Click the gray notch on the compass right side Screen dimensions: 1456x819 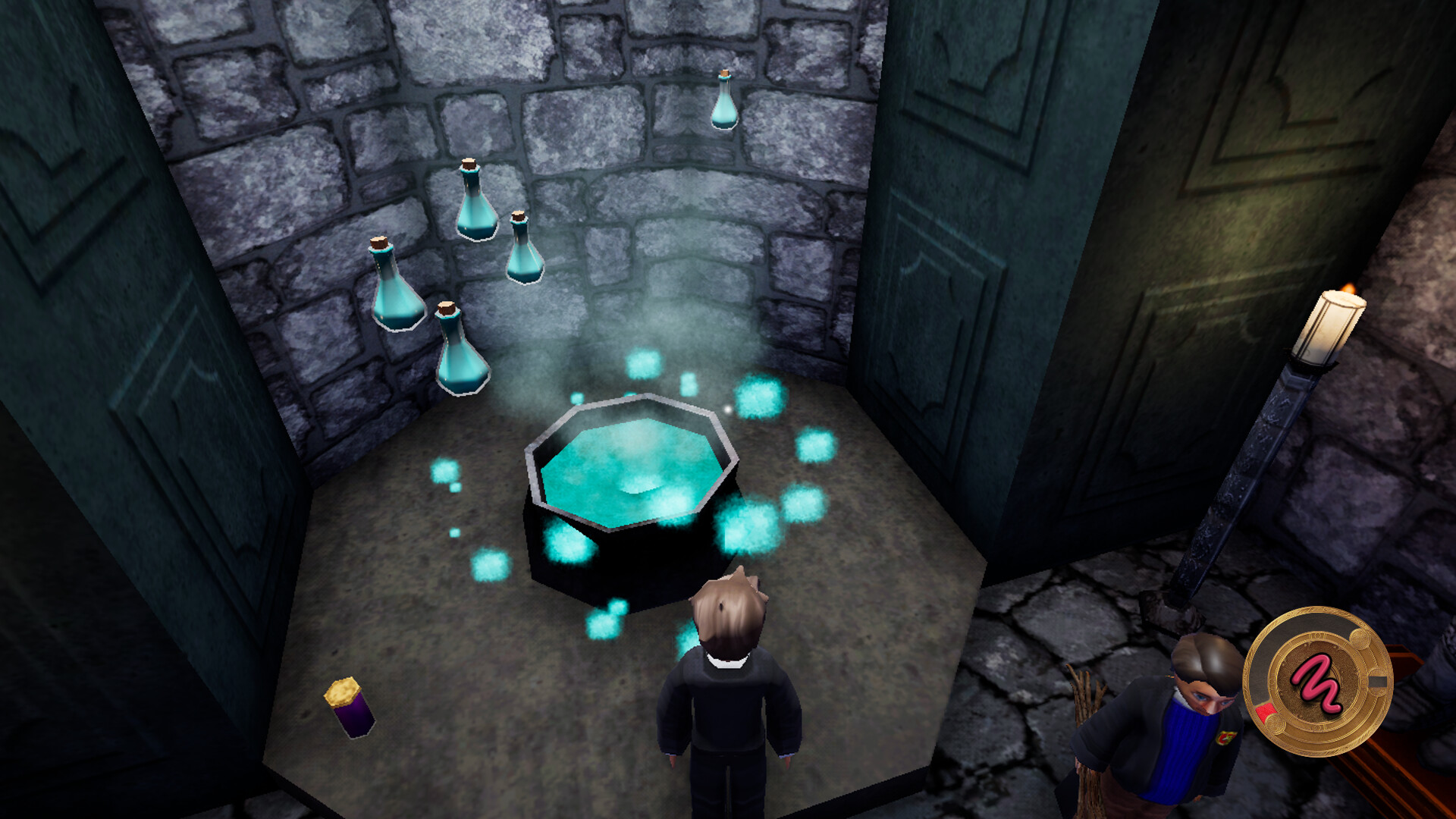[1378, 681]
